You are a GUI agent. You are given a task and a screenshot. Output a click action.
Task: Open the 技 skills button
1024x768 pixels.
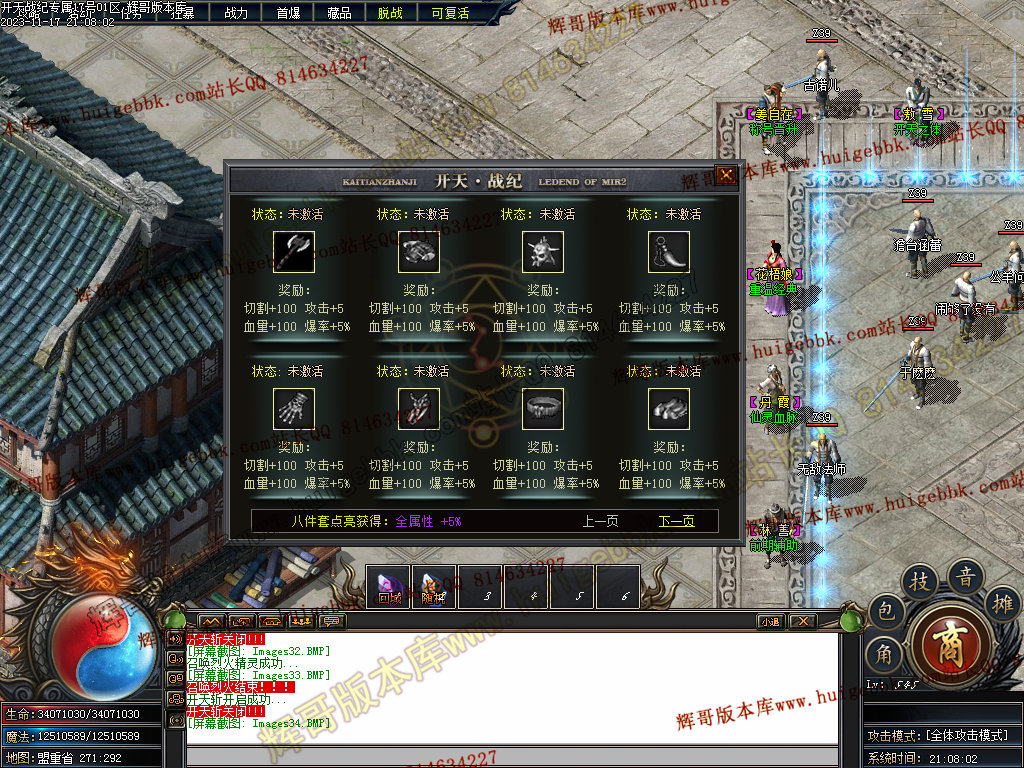click(x=921, y=581)
